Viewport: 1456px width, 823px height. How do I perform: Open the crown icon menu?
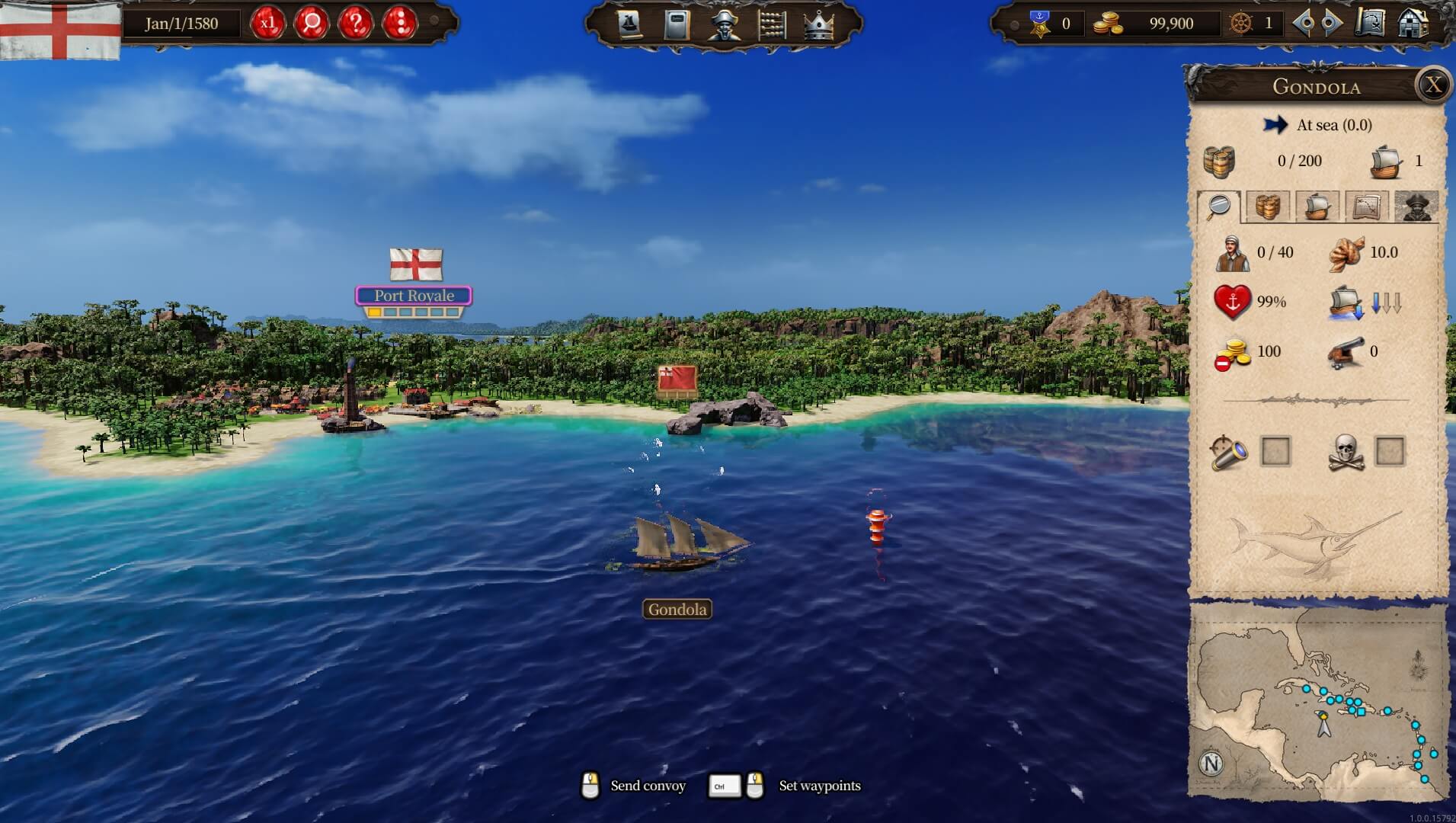point(818,24)
